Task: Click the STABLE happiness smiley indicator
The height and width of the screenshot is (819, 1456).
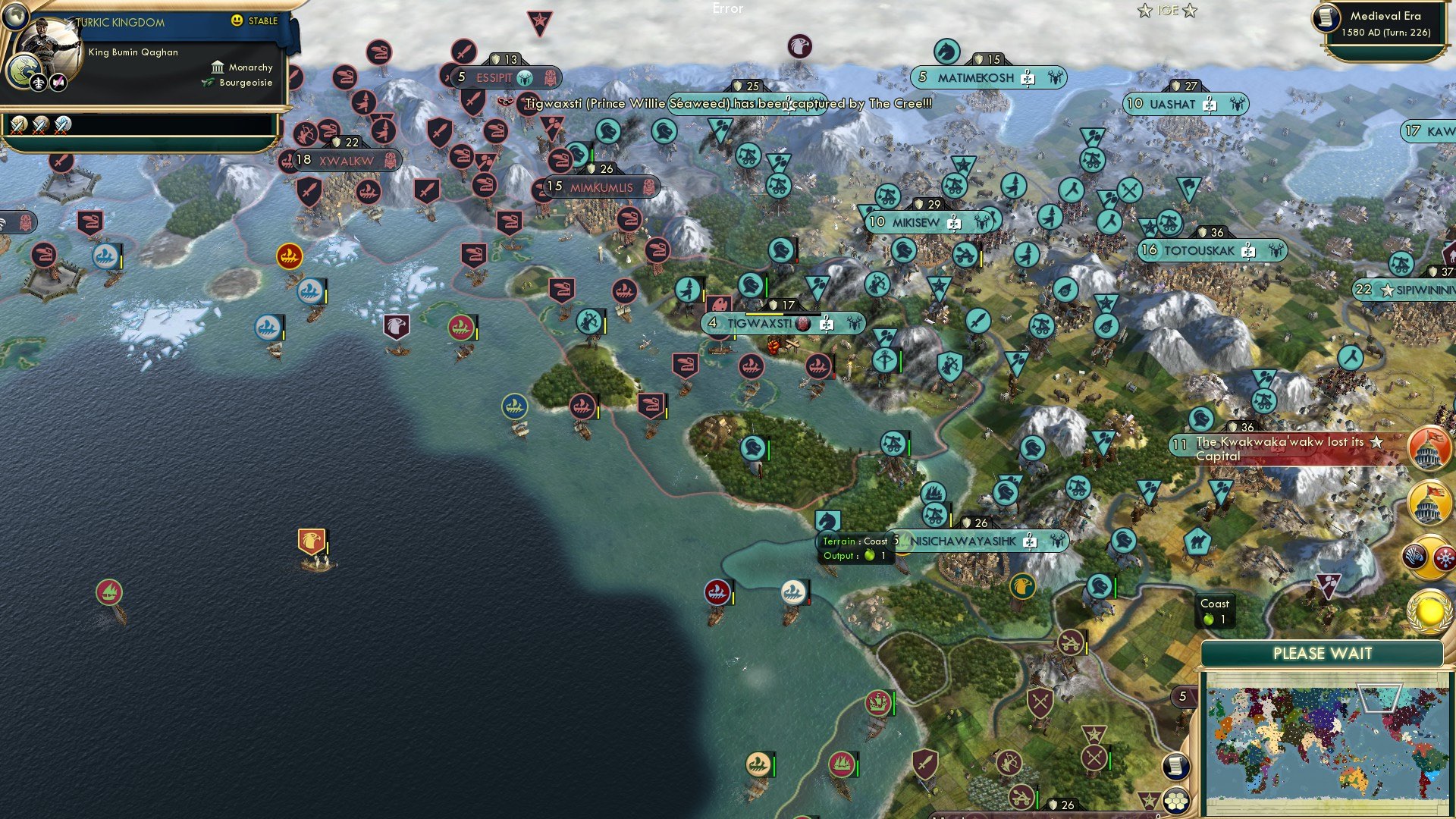Action: point(237,22)
